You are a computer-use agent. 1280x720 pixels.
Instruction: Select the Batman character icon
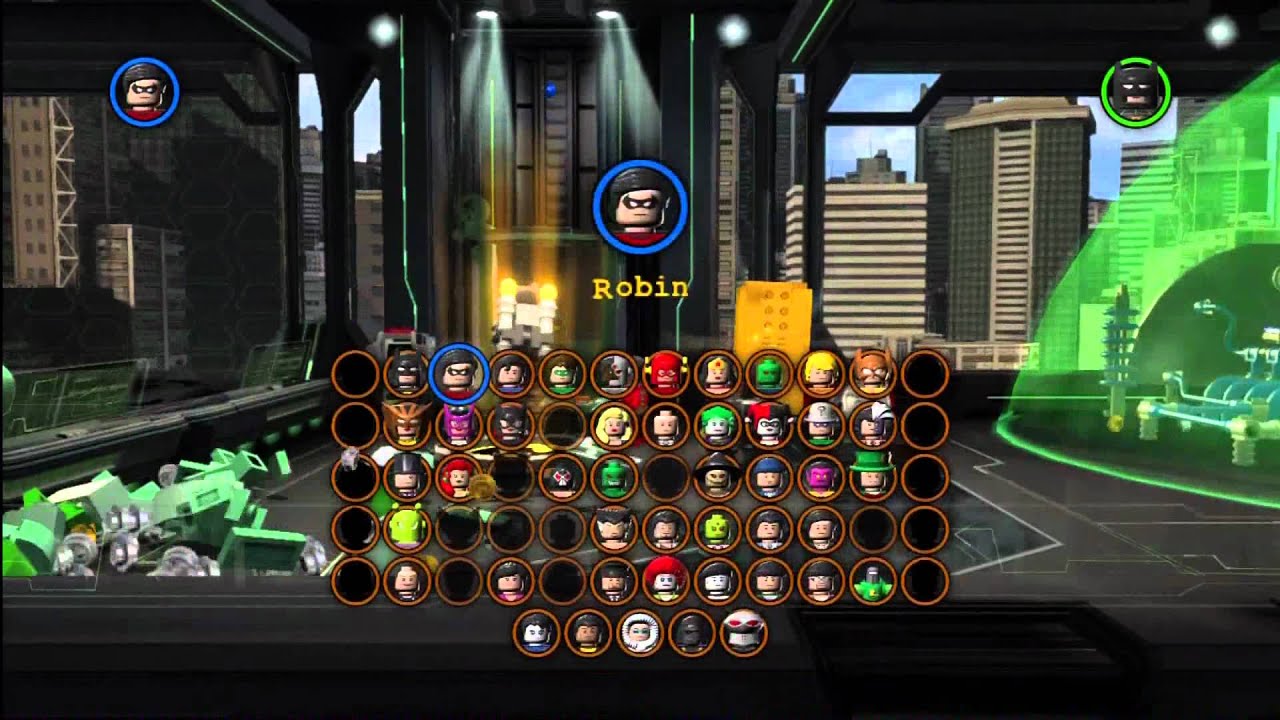pyautogui.click(x=404, y=377)
